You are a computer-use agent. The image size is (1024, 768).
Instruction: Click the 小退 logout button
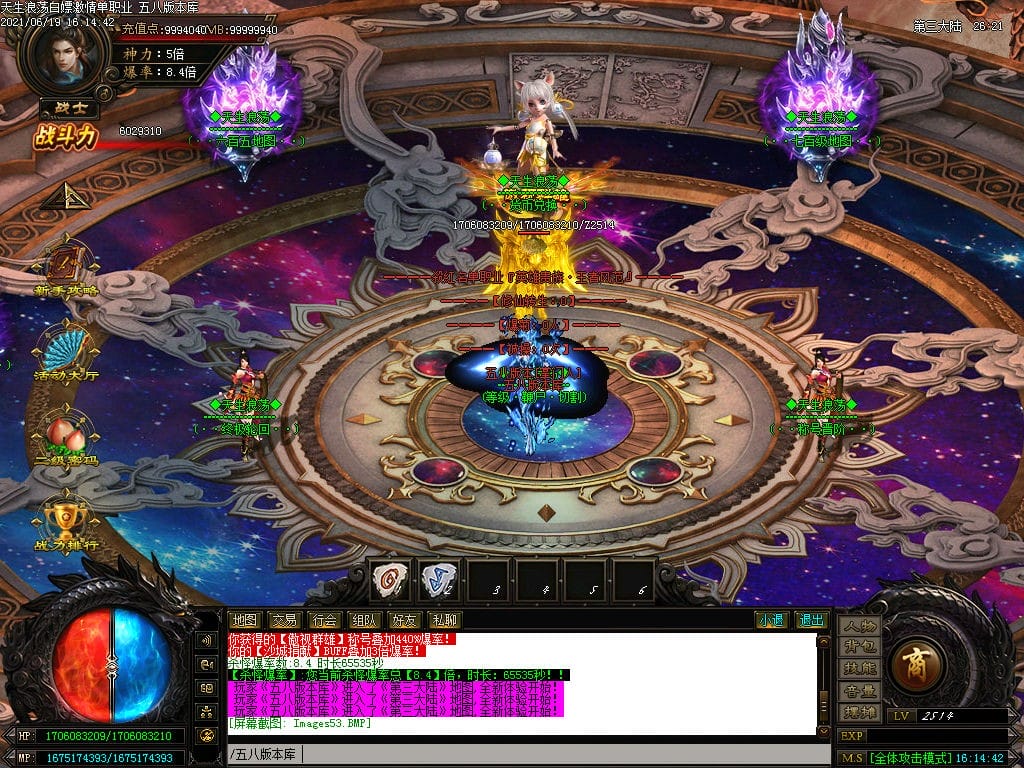(771, 620)
